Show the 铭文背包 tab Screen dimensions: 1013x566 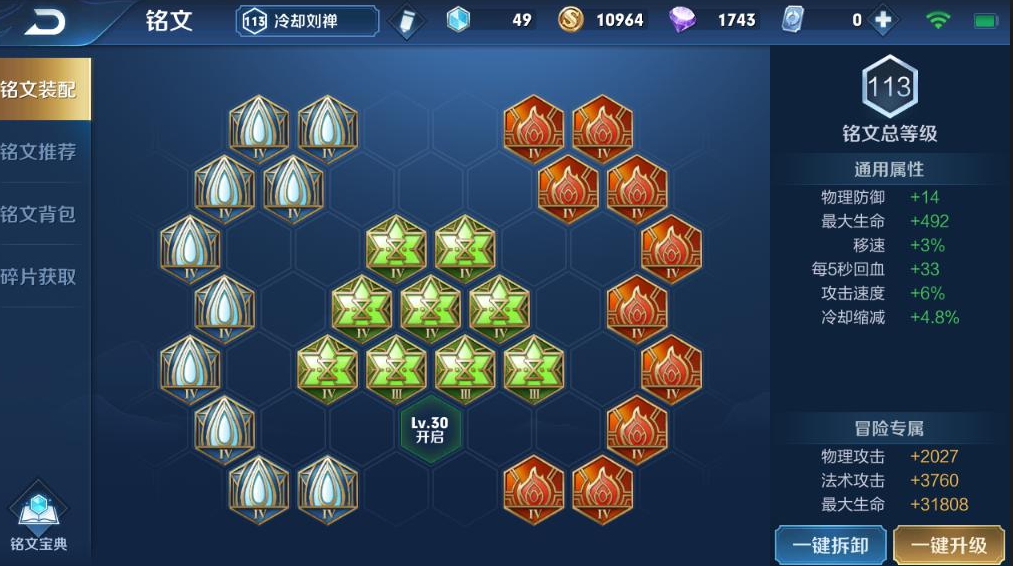tap(40, 214)
